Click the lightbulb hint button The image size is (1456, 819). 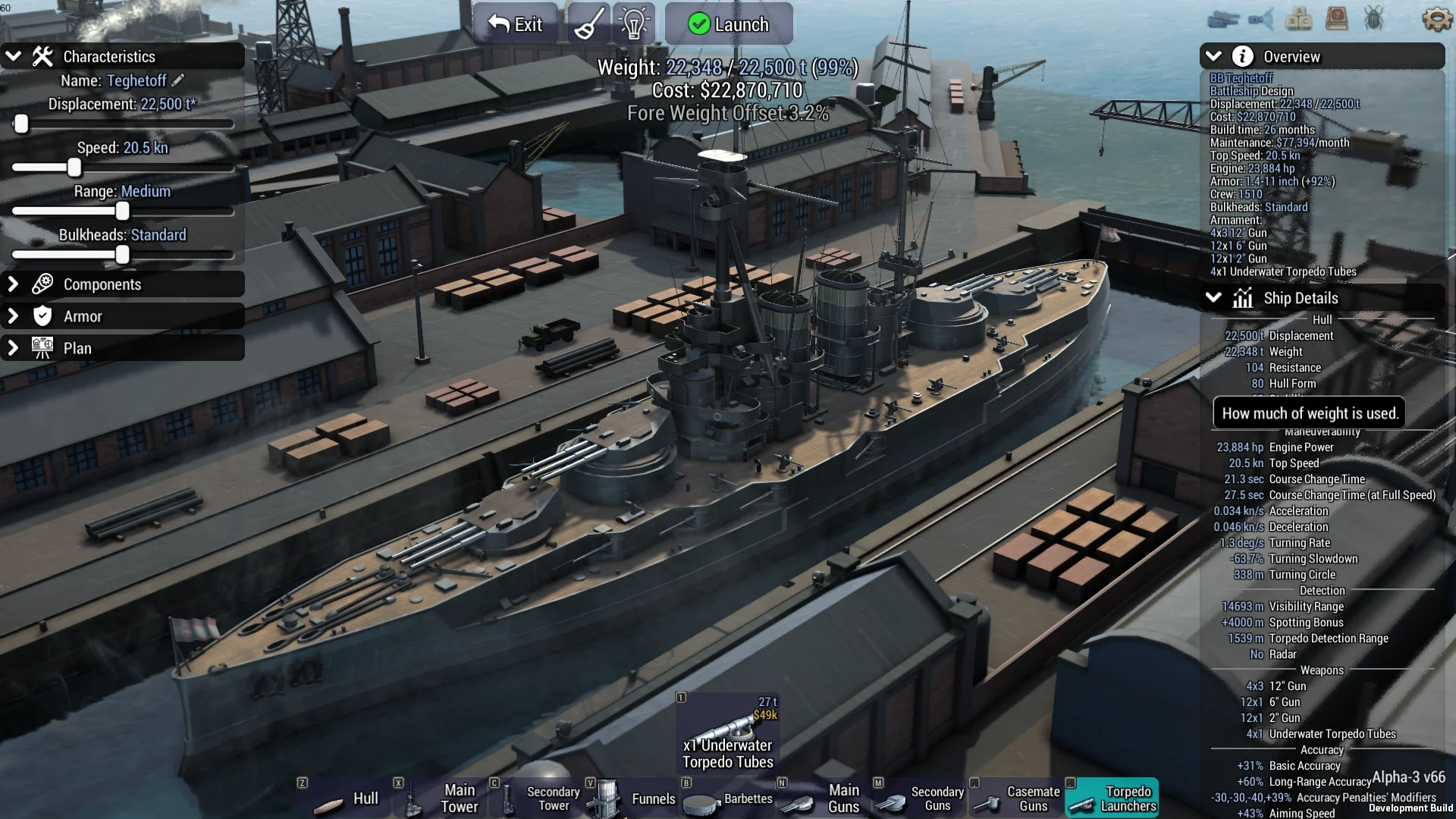point(634,24)
